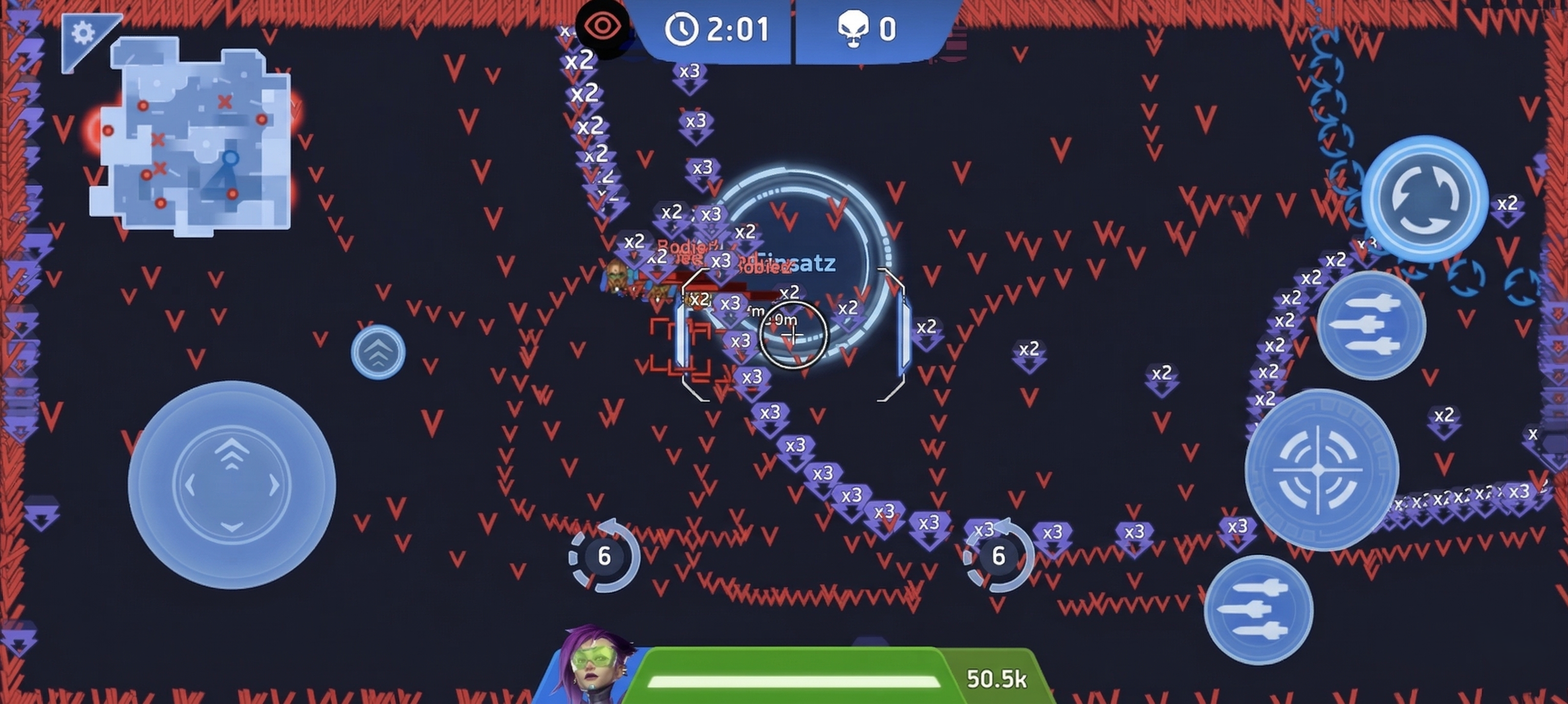This screenshot has width=1568, height=704.
Task: Fire with the large crosshair button
Action: (1321, 470)
